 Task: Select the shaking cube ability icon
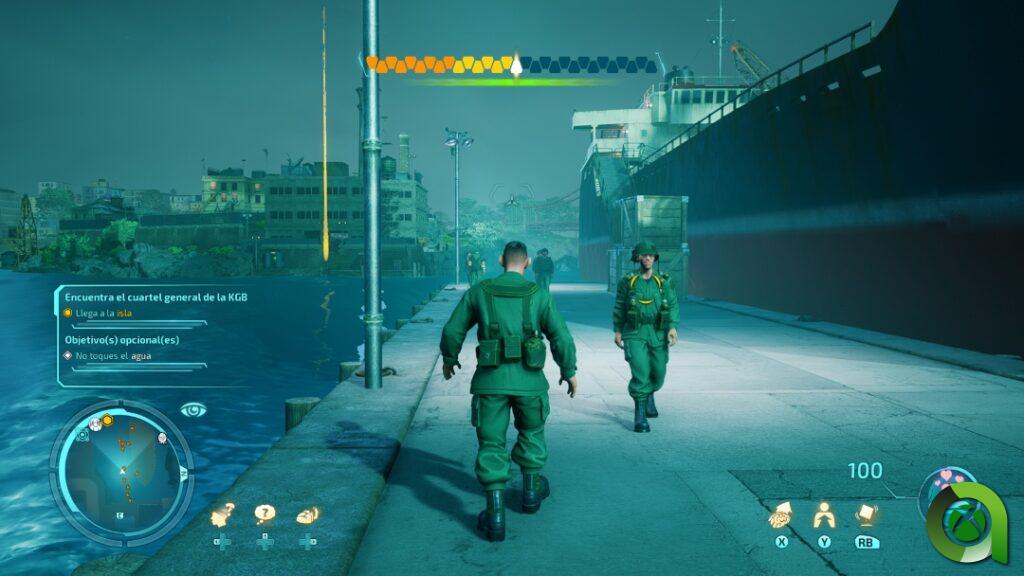(866, 515)
